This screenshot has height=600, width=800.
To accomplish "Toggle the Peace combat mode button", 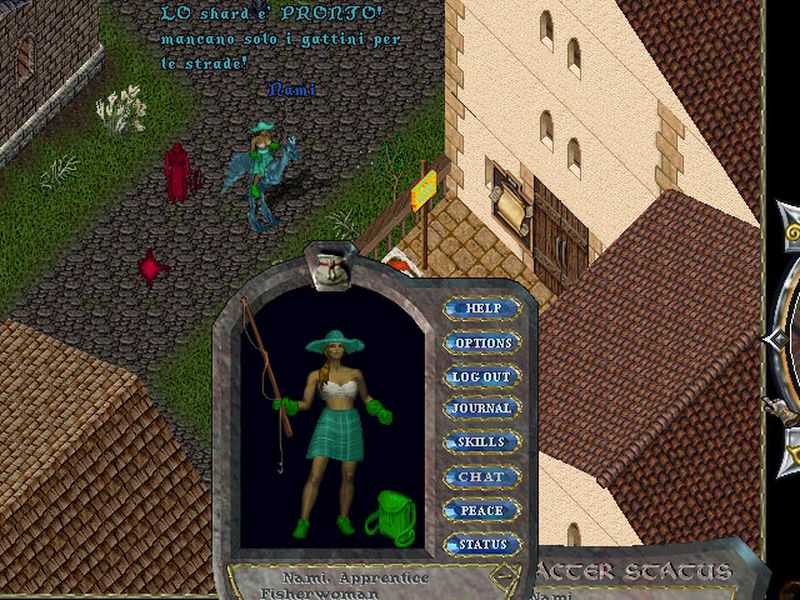I will point(482,510).
